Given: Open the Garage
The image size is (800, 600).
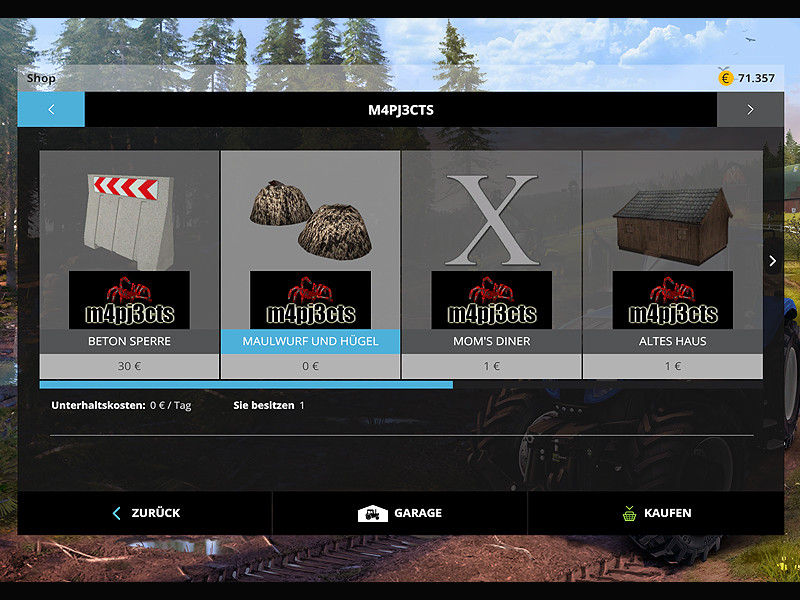Looking at the screenshot, I should [x=400, y=513].
